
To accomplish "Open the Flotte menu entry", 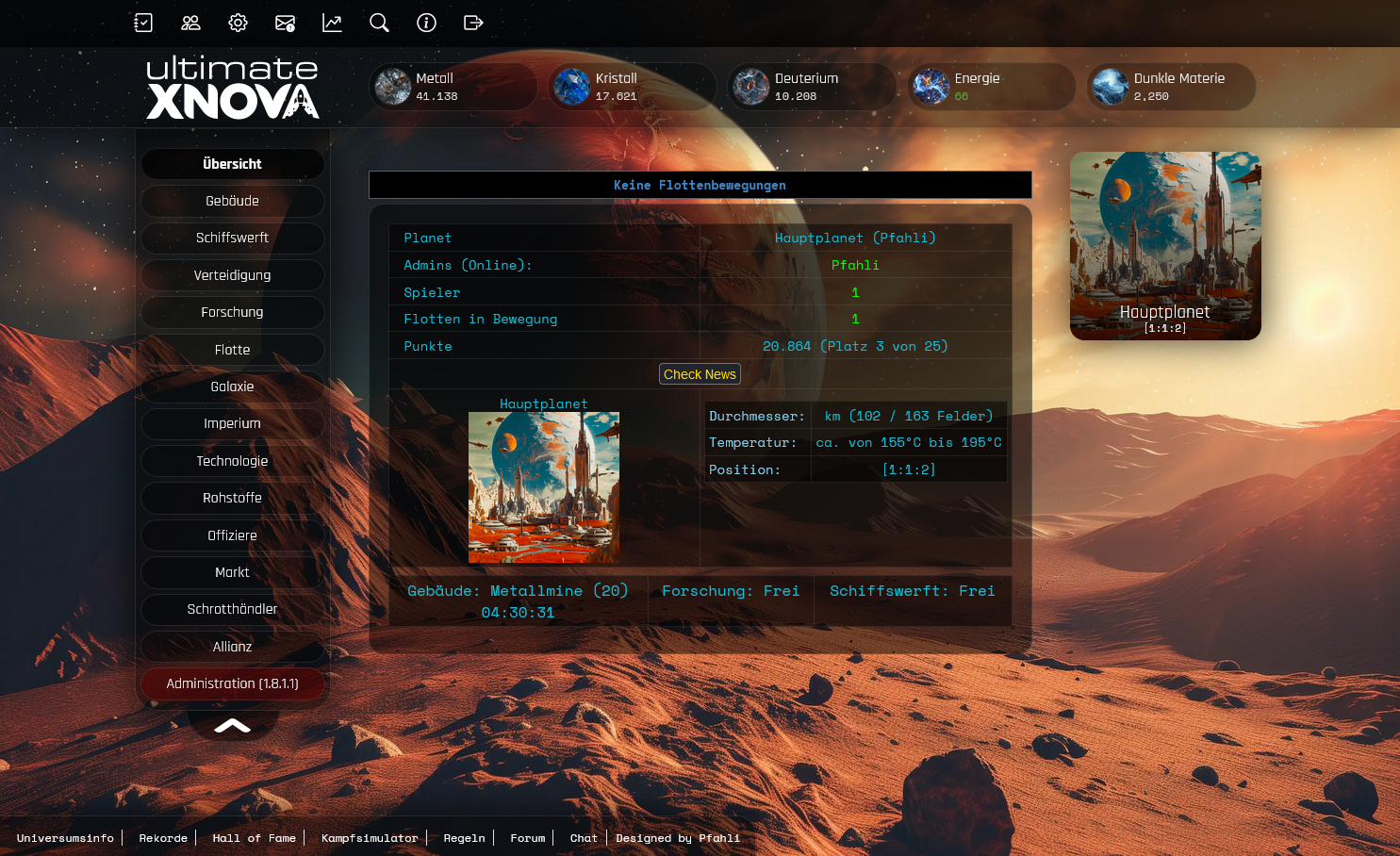I will click(232, 350).
